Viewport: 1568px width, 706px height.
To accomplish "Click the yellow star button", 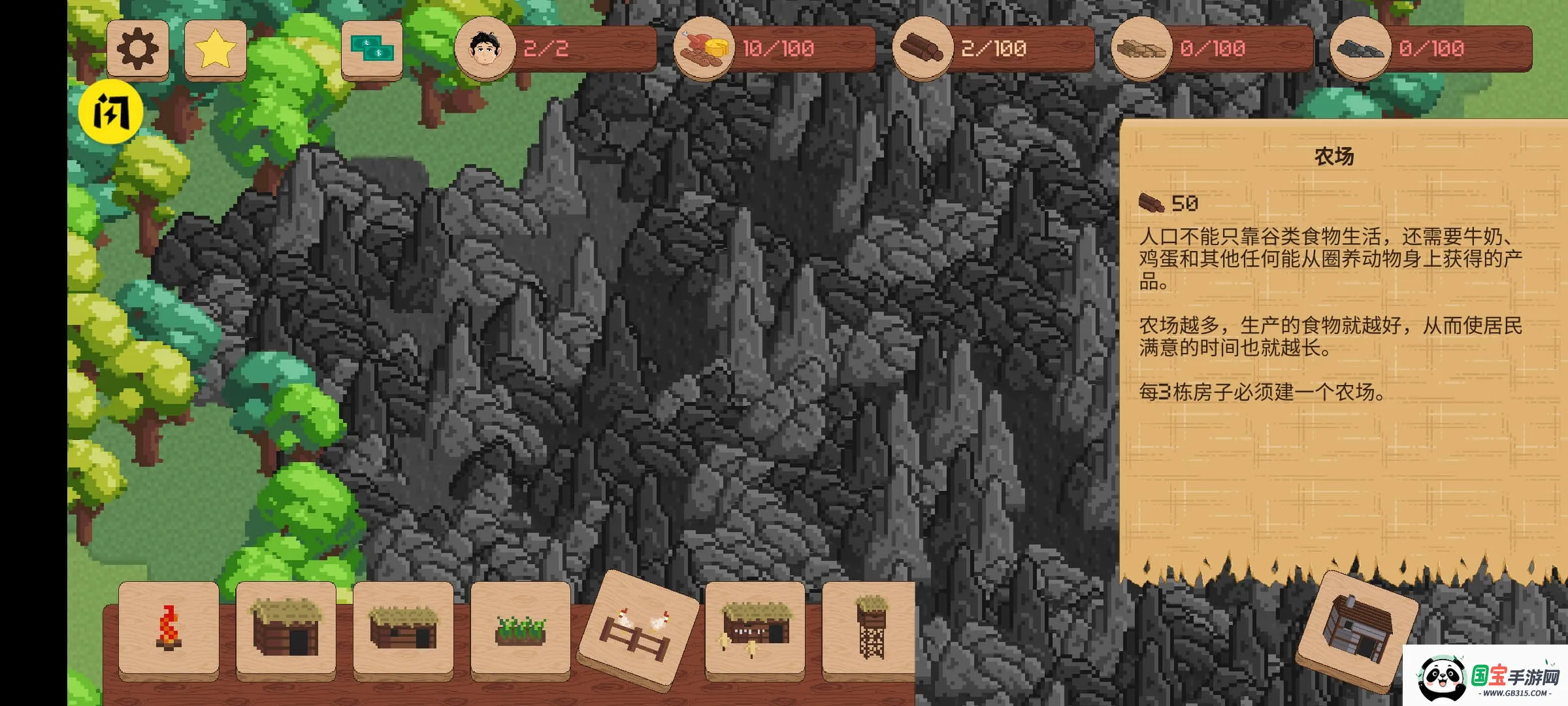I will point(216,49).
